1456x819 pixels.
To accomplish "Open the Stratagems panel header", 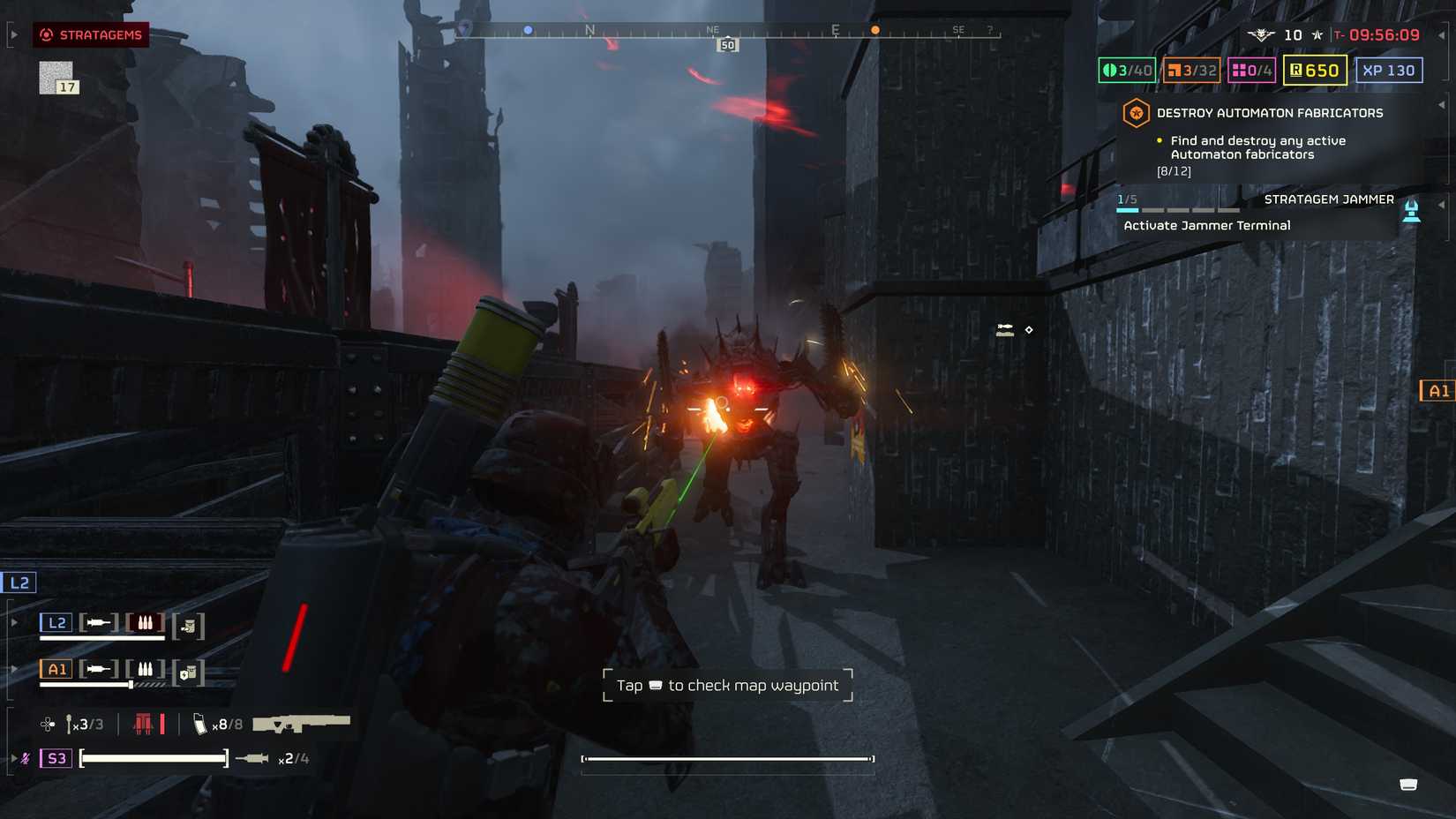I will pyautogui.click(x=92, y=35).
